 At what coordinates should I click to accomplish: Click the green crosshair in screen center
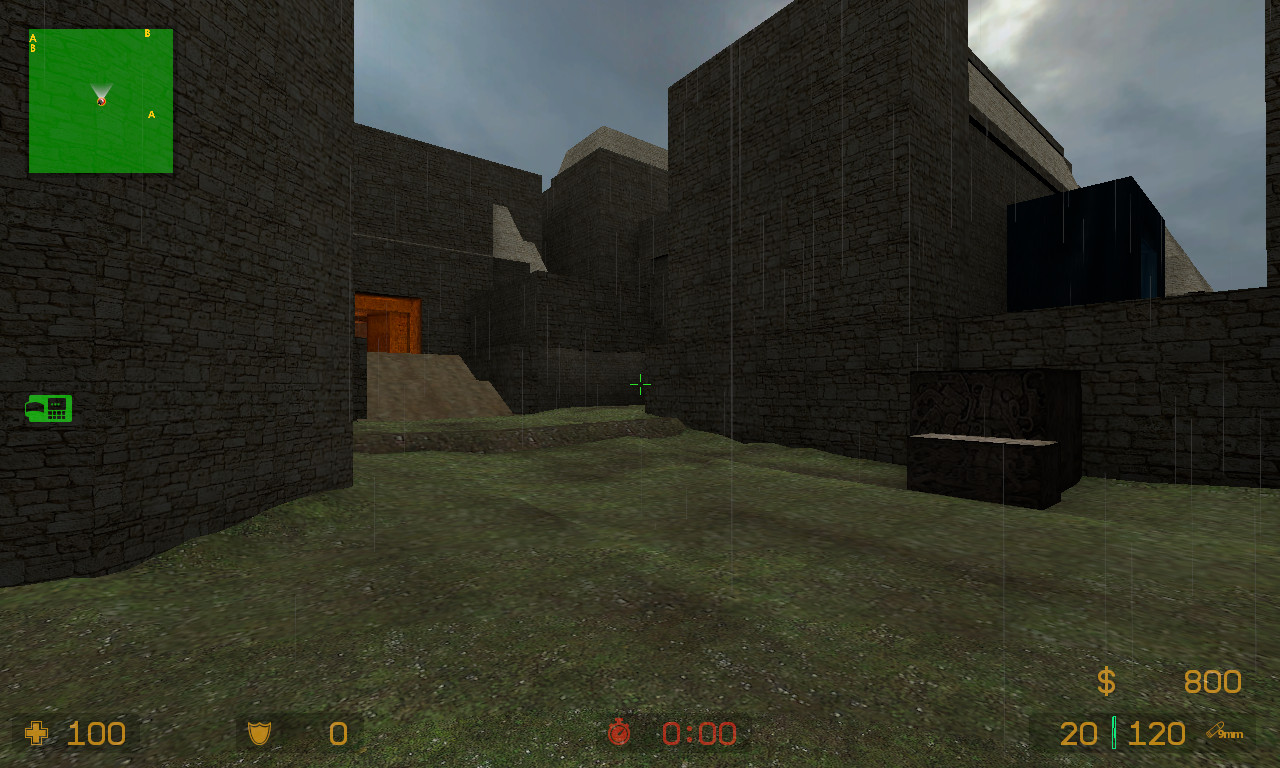[640, 384]
